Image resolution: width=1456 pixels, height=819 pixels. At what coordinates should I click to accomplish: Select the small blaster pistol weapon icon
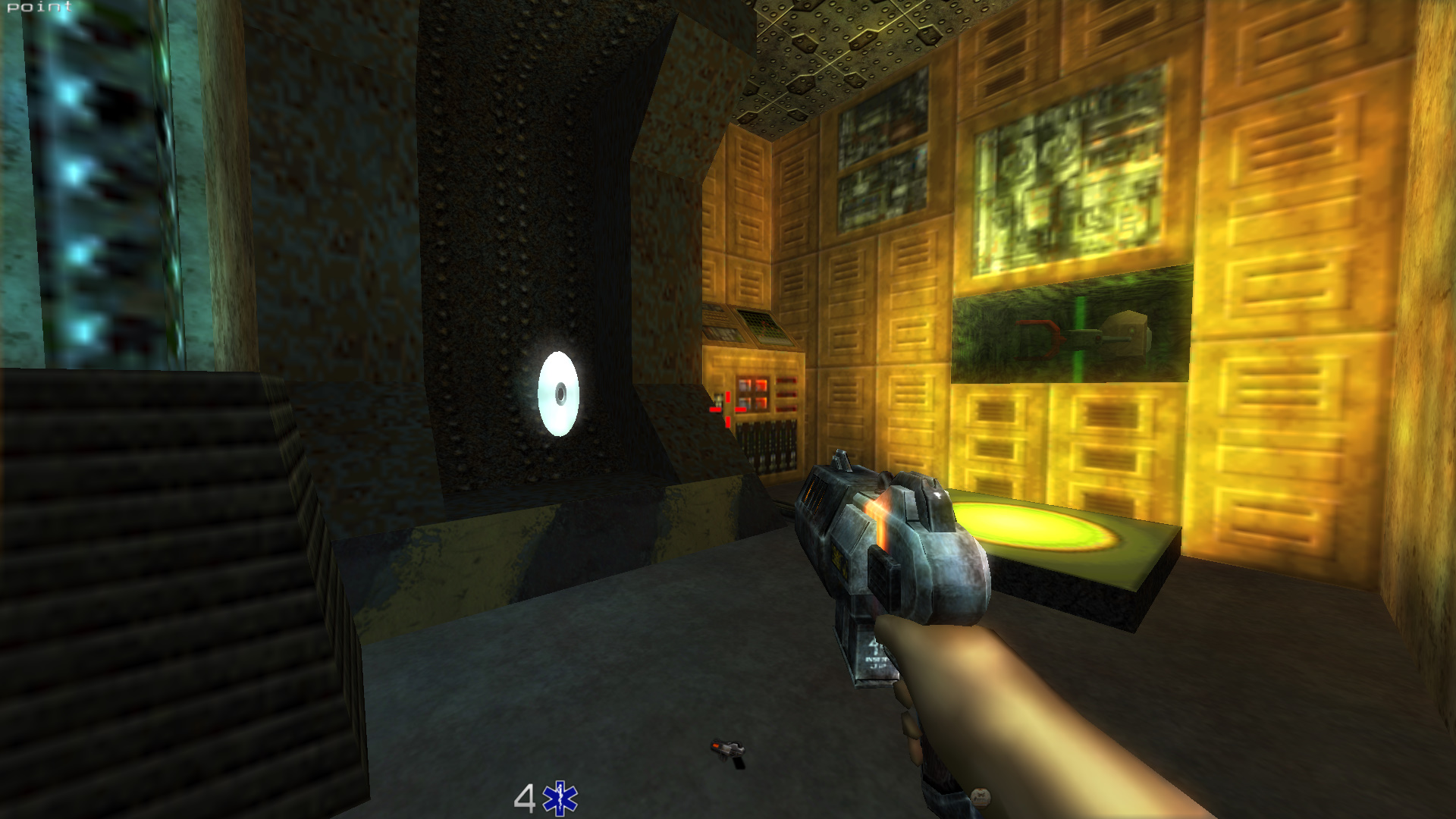(728, 752)
